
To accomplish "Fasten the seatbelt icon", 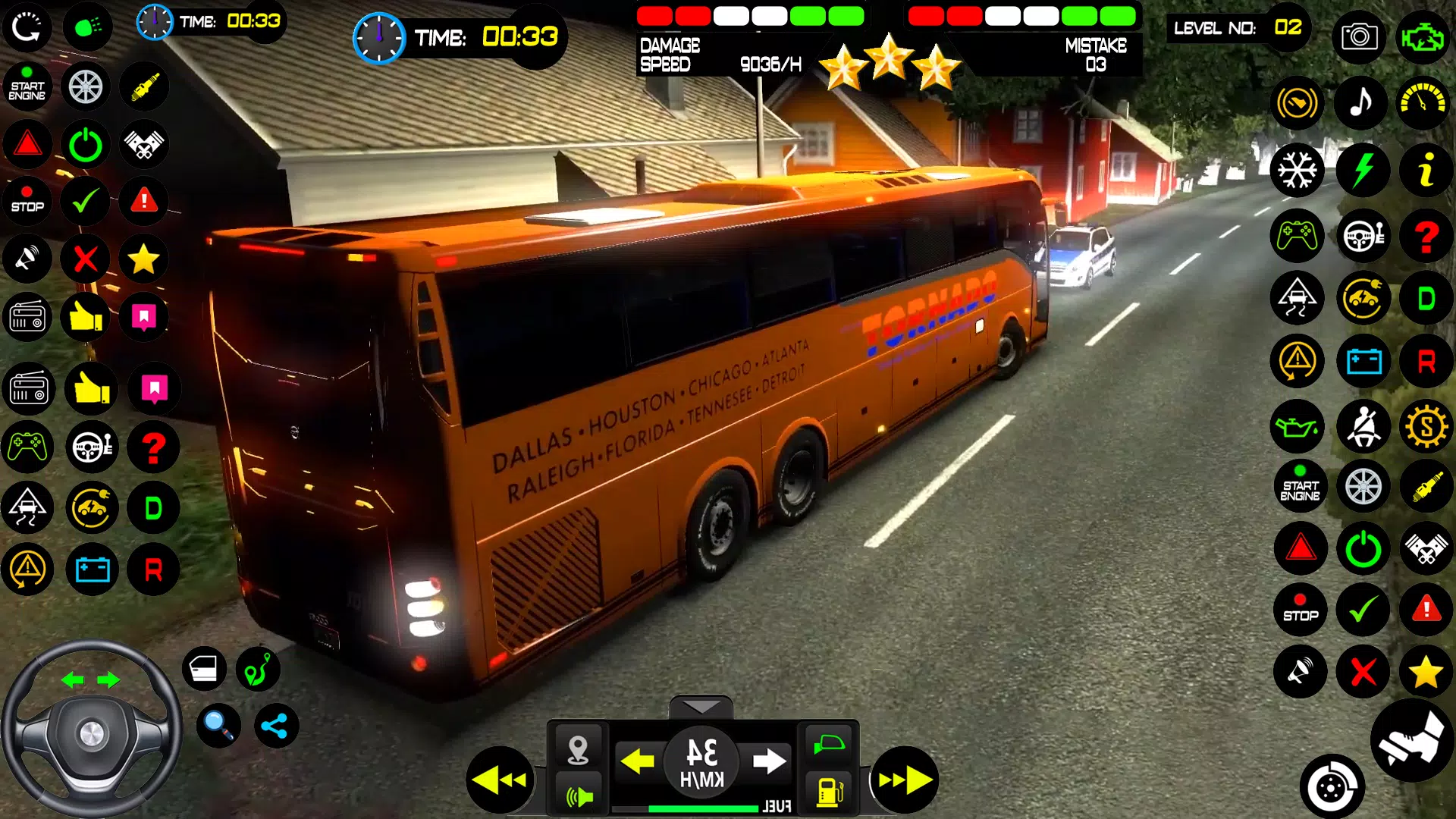I will [x=1363, y=427].
